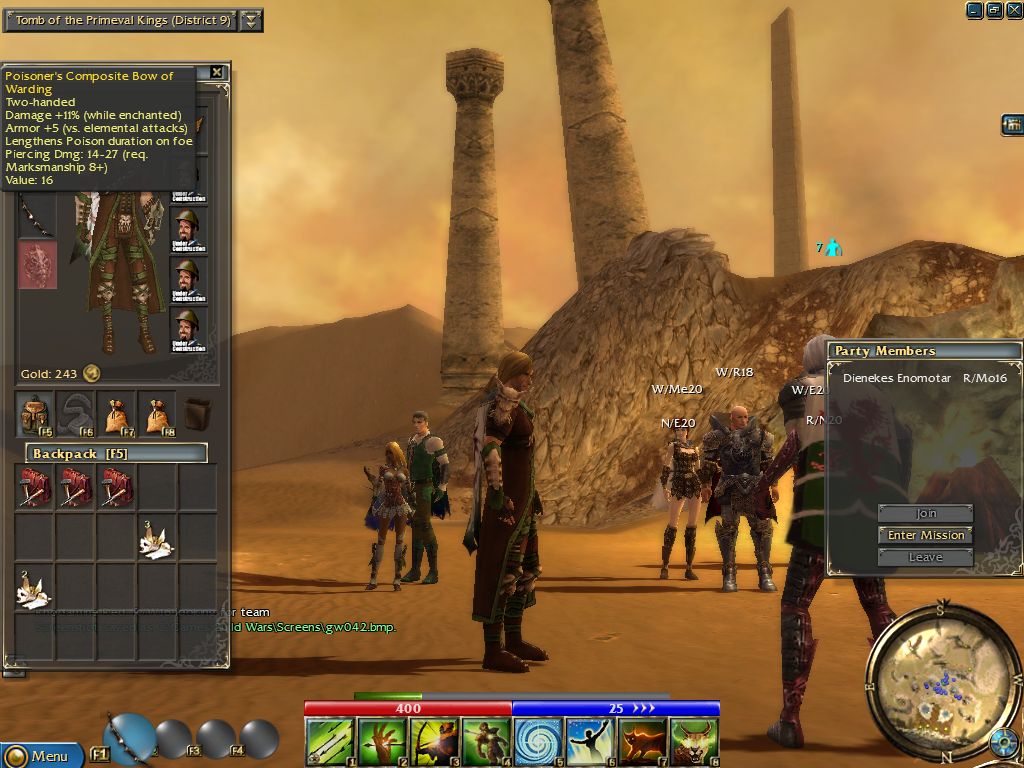This screenshot has width=1024, height=768.
Task: Select the stack of two bones item
Action: pos(34,588)
